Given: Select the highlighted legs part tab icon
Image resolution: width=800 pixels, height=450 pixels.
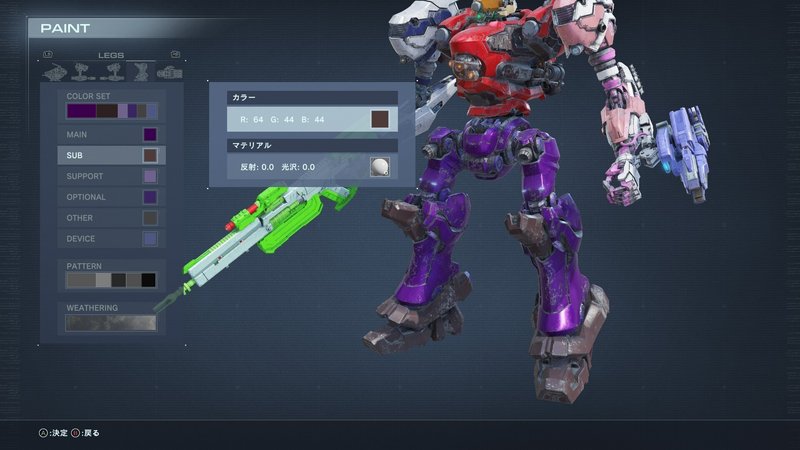Looking at the screenshot, I should [141, 72].
